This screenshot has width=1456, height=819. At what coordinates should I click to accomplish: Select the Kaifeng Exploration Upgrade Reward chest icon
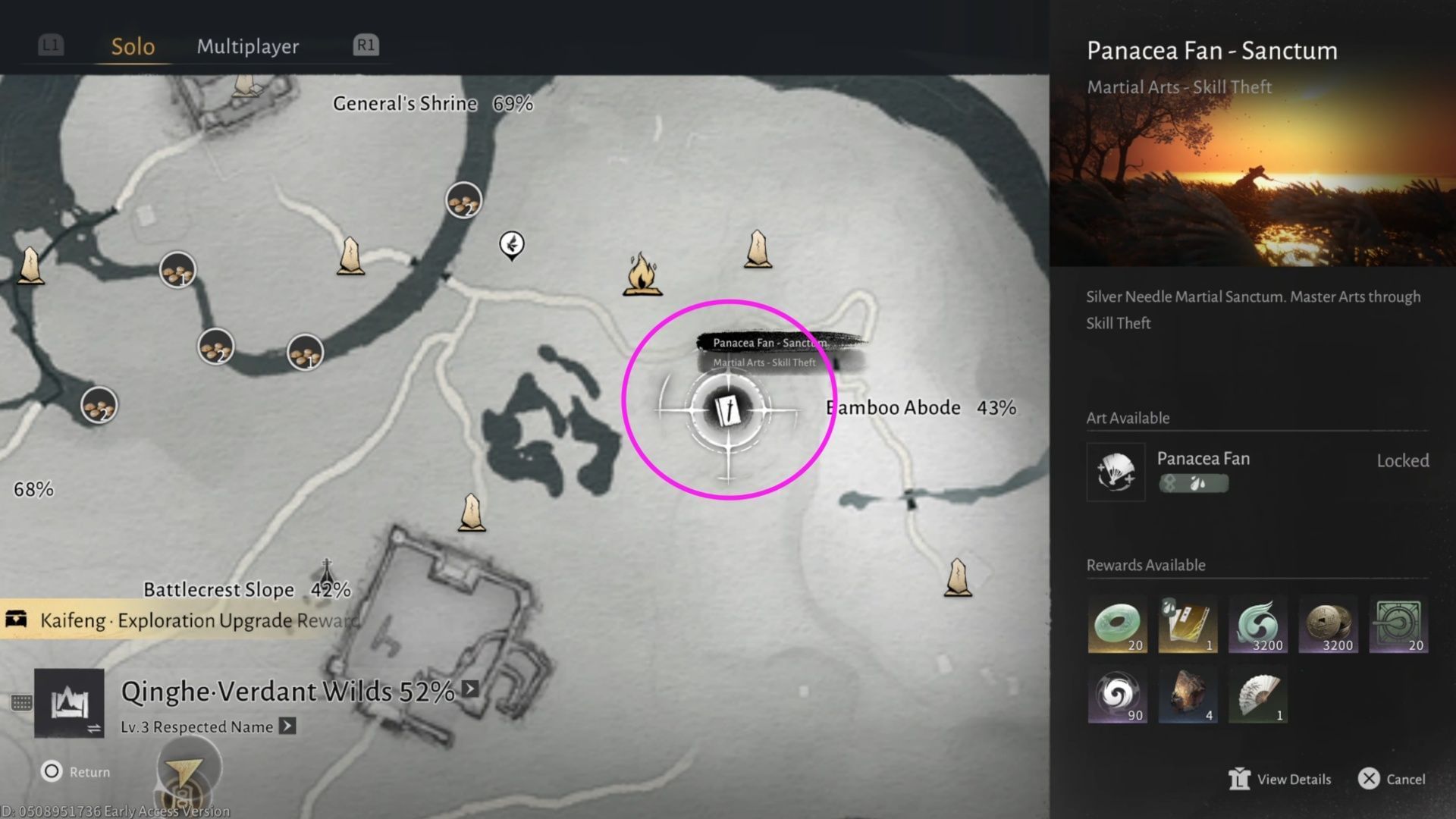(x=15, y=620)
